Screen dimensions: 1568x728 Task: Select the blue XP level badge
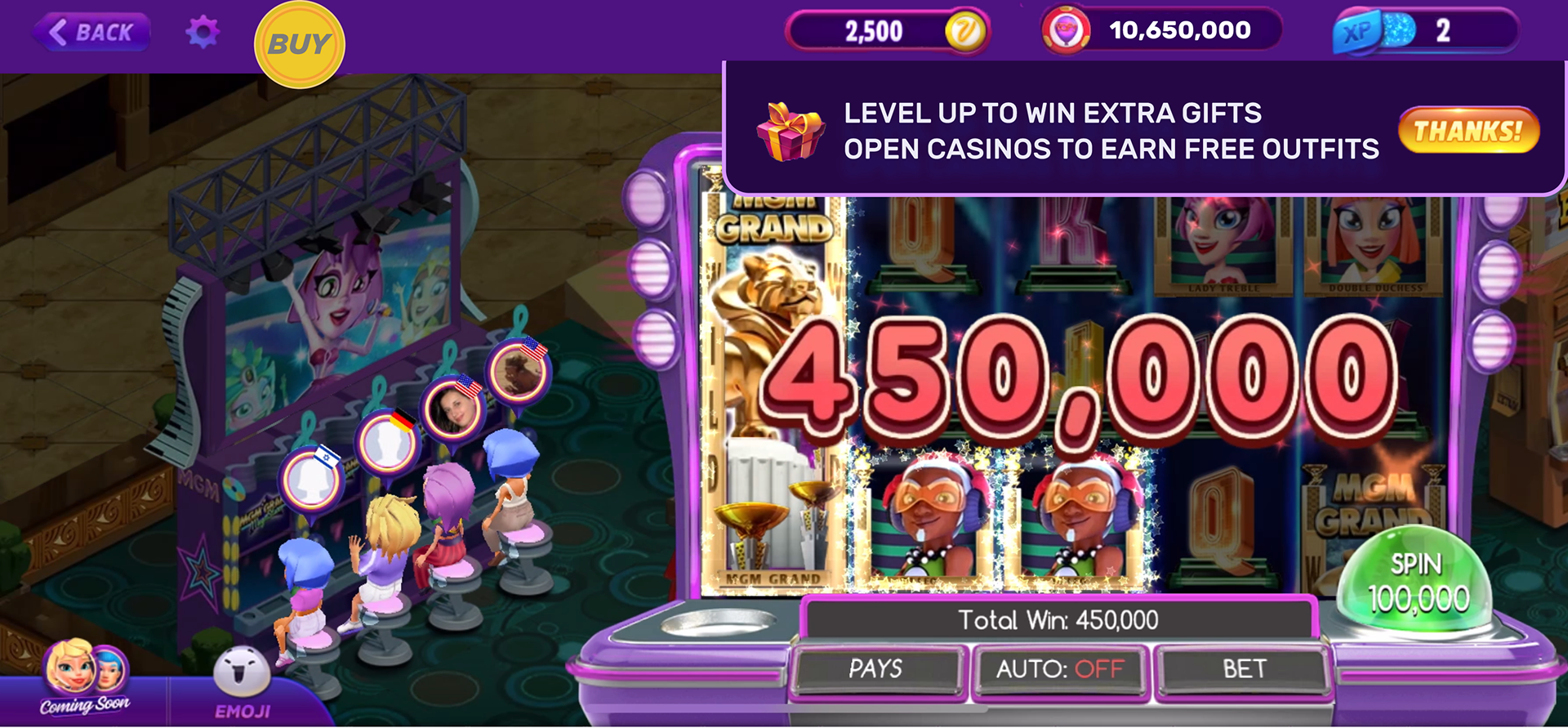point(1356,32)
